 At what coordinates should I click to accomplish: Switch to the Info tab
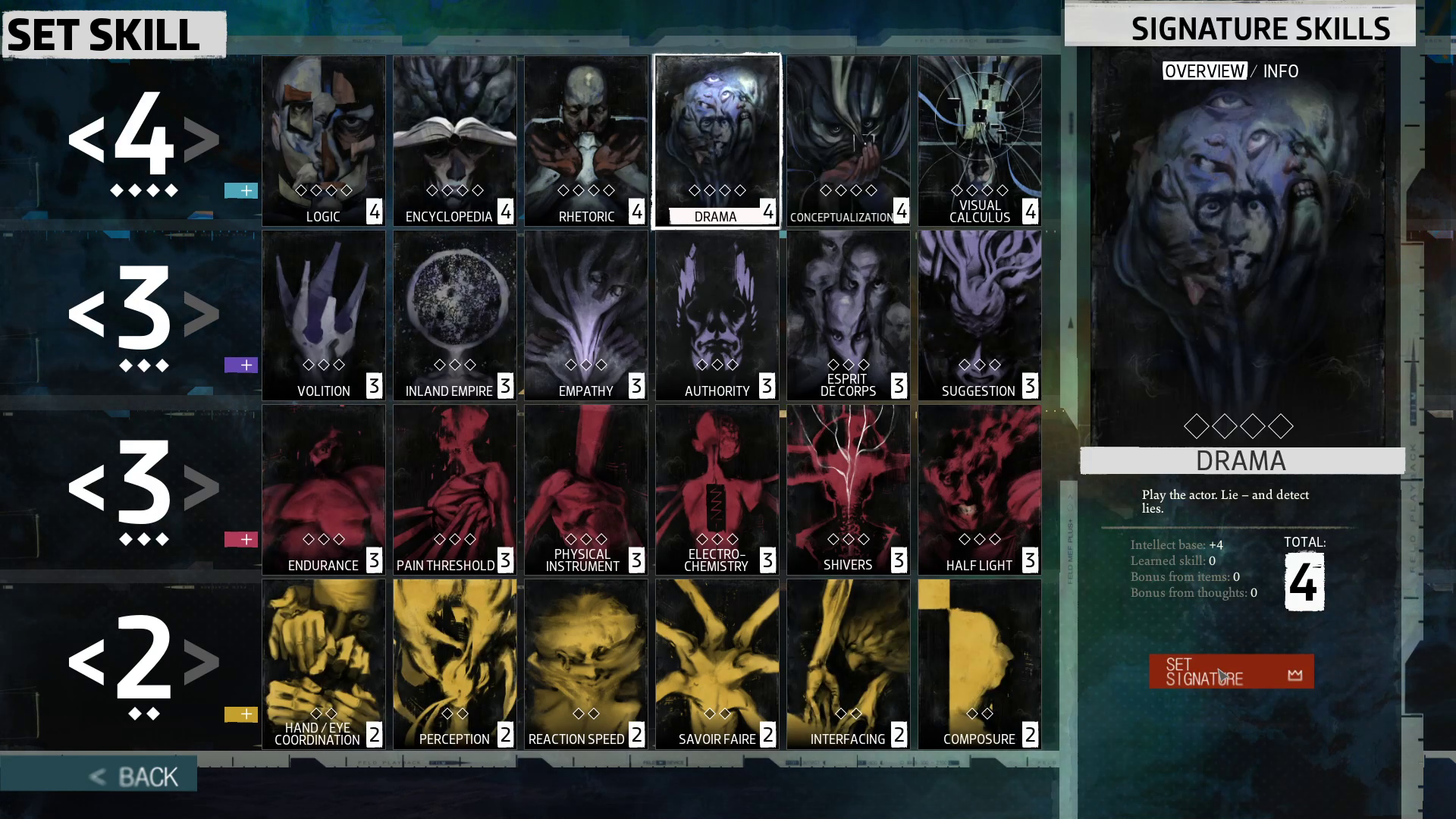tap(1281, 71)
